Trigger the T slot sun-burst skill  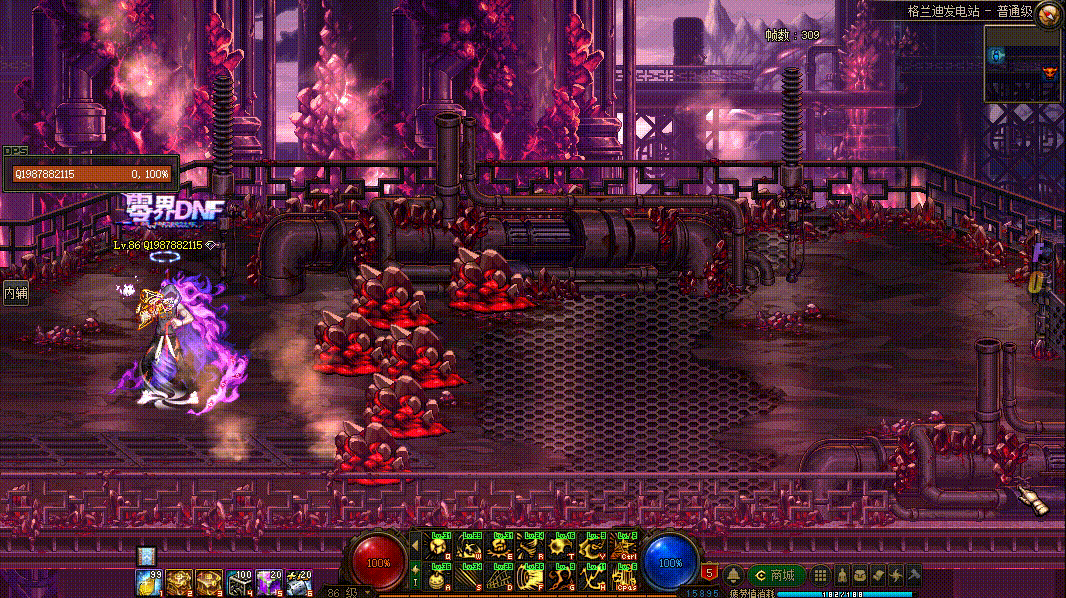pos(563,546)
